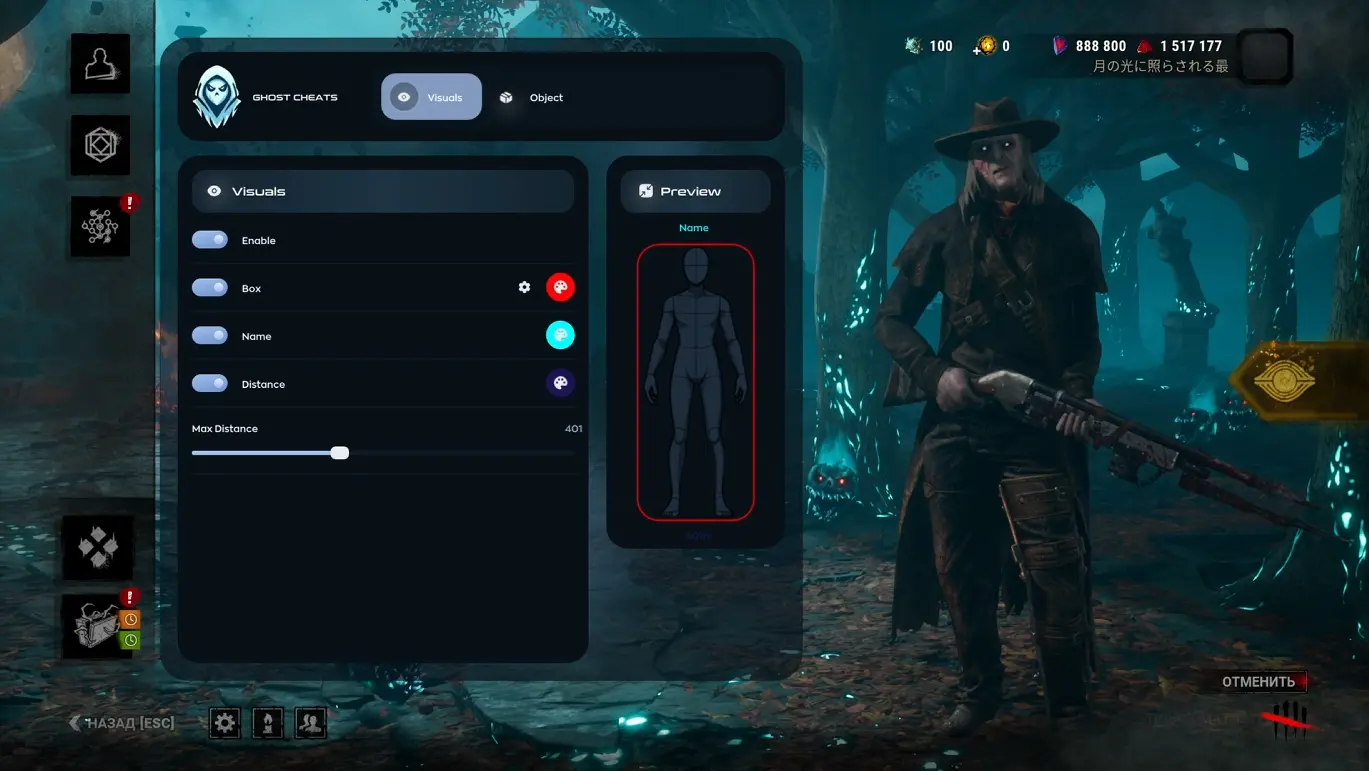
Task: Switch off the Distance toggle
Action: point(210,384)
